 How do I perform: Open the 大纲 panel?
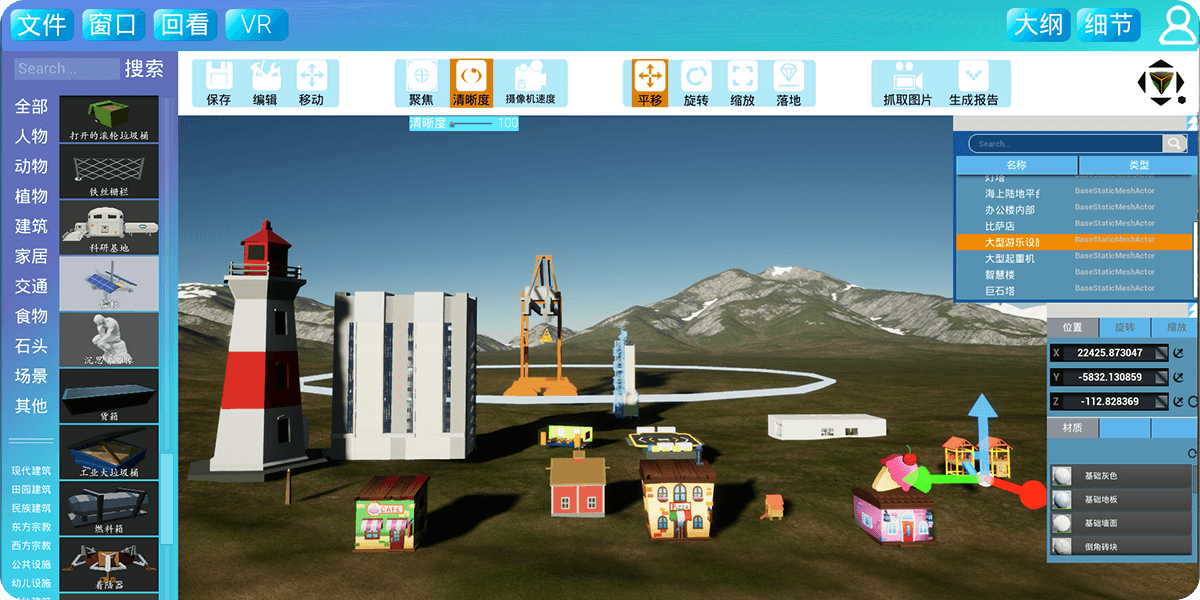pos(1039,25)
